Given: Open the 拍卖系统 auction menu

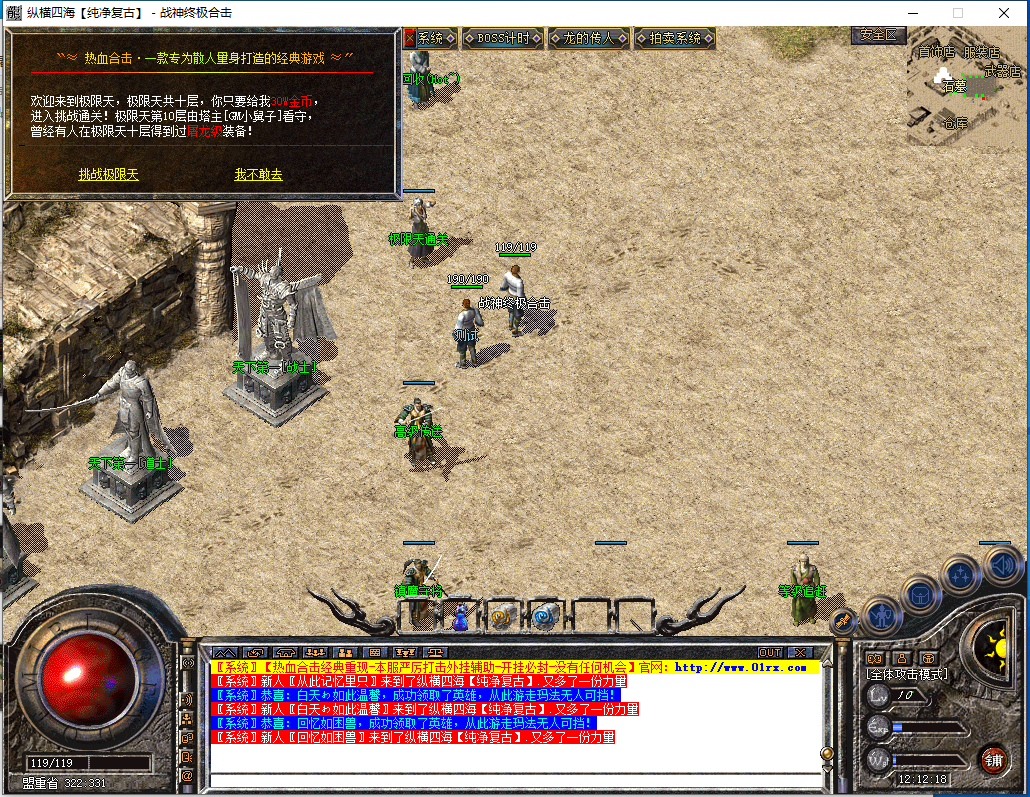Looking at the screenshot, I should [x=675, y=38].
